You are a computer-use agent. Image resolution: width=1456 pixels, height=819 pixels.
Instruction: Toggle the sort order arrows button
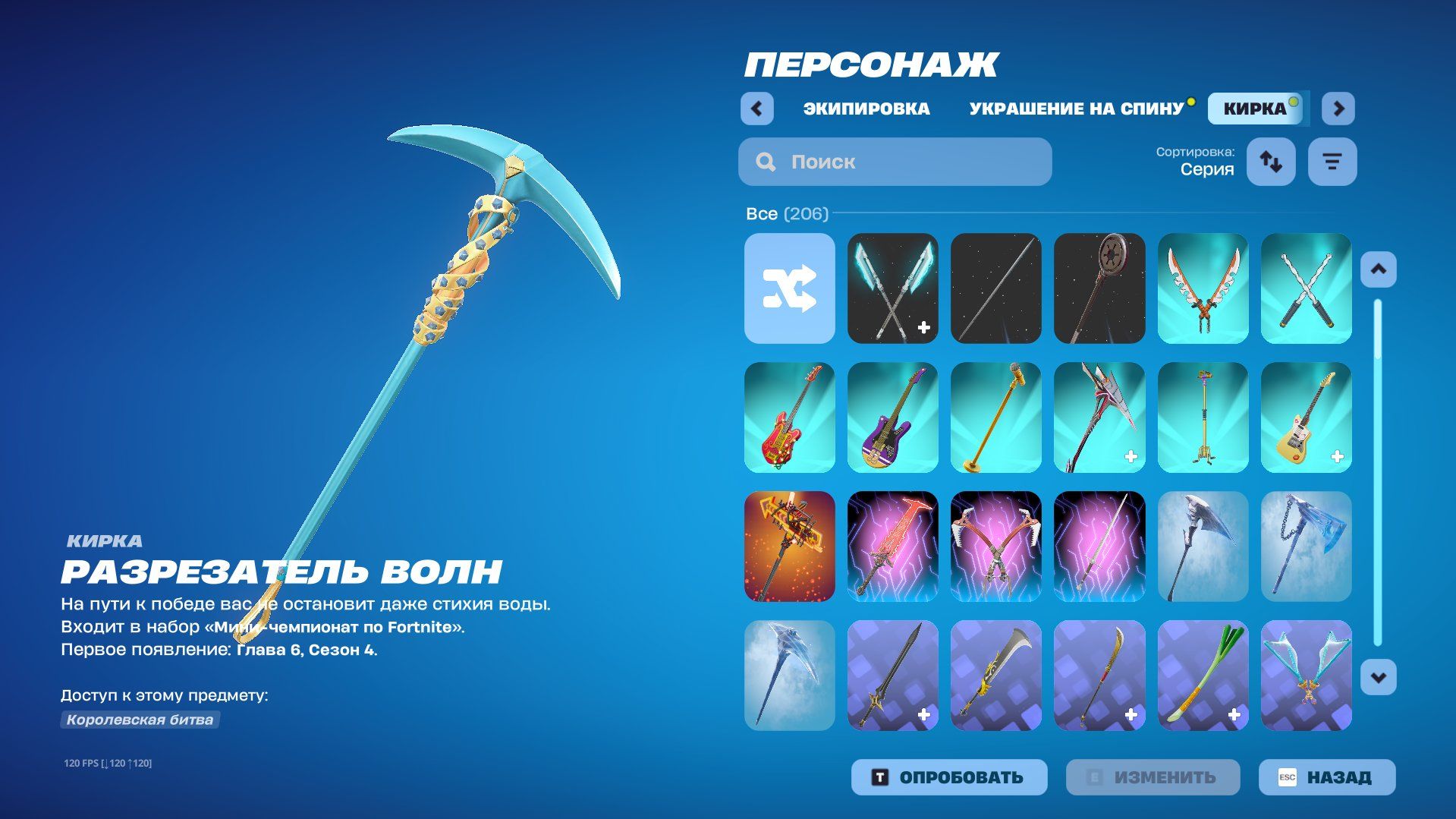click(x=1271, y=162)
